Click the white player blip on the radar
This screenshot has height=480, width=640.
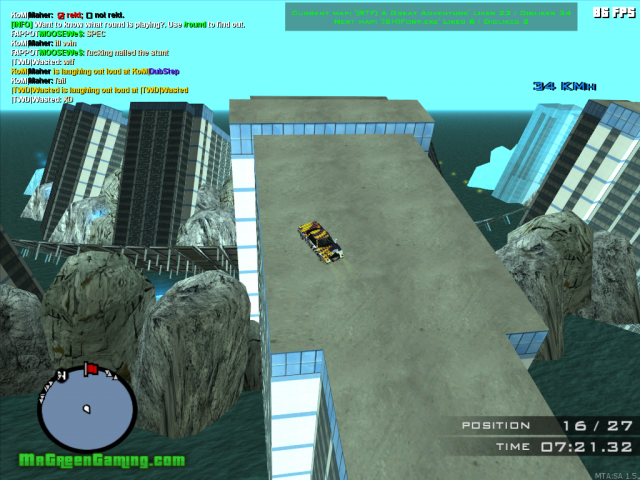click(x=87, y=408)
